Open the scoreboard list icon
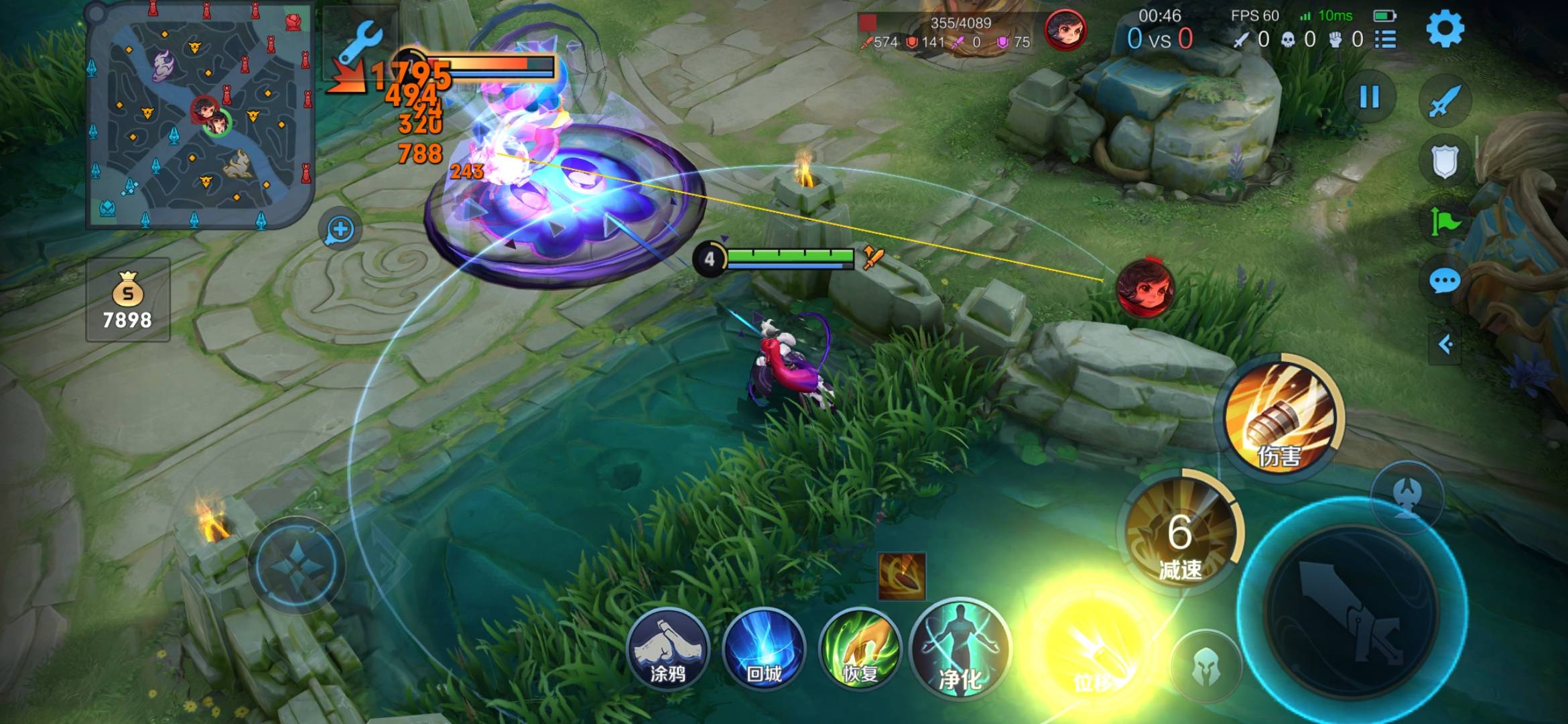This screenshot has height=724, width=1568. 1385,40
